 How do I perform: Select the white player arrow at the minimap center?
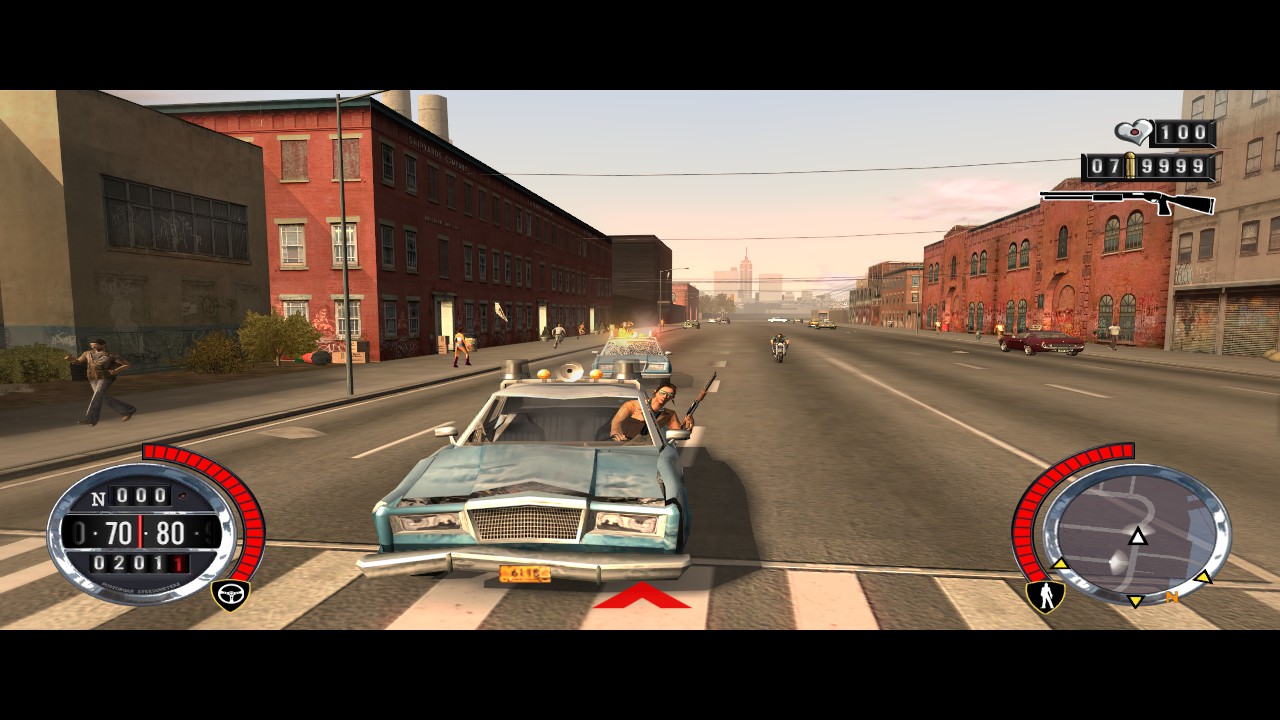click(x=1138, y=537)
